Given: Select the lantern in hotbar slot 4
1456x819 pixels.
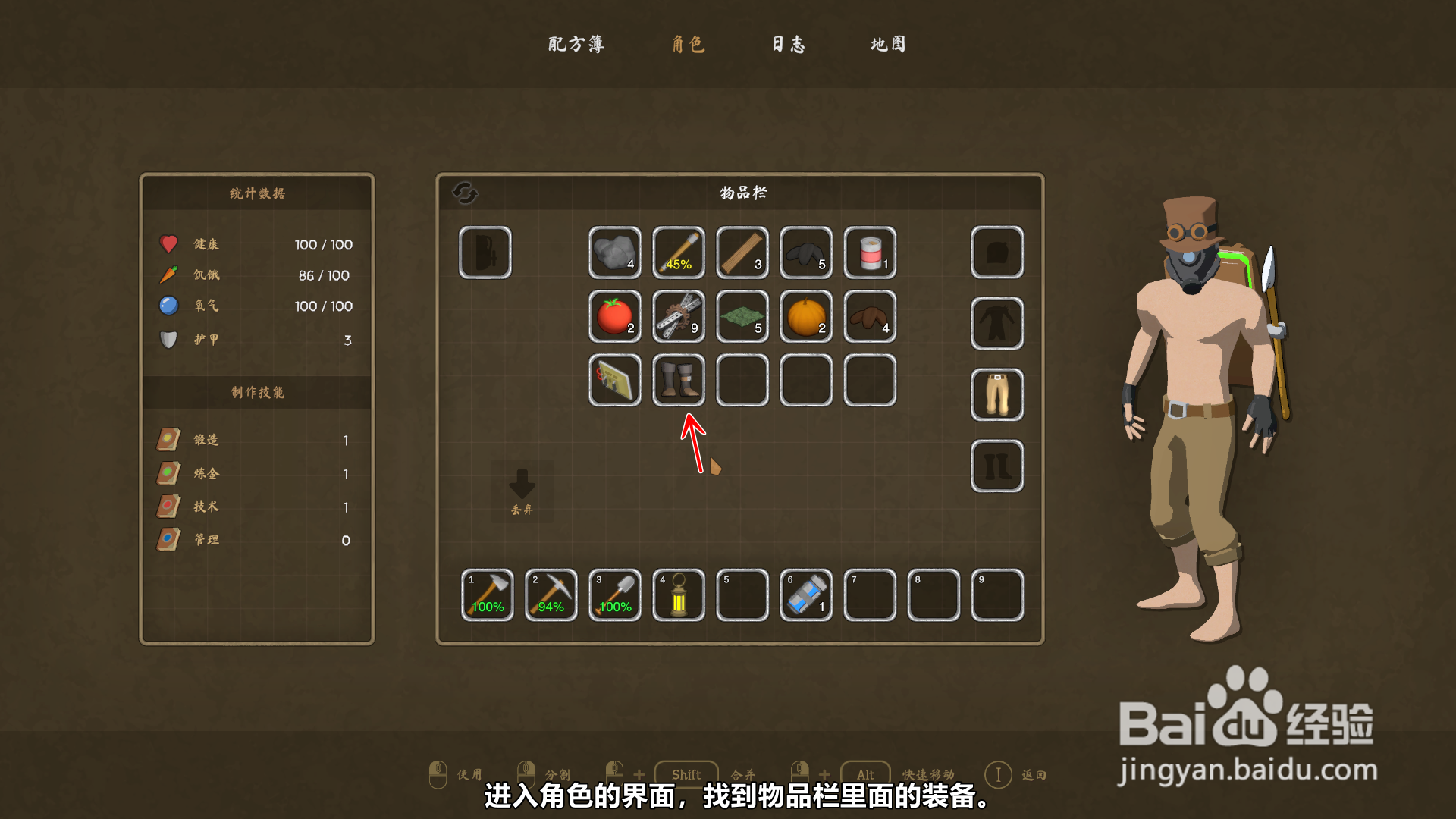Looking at the screenshot, I should [678, 595].
